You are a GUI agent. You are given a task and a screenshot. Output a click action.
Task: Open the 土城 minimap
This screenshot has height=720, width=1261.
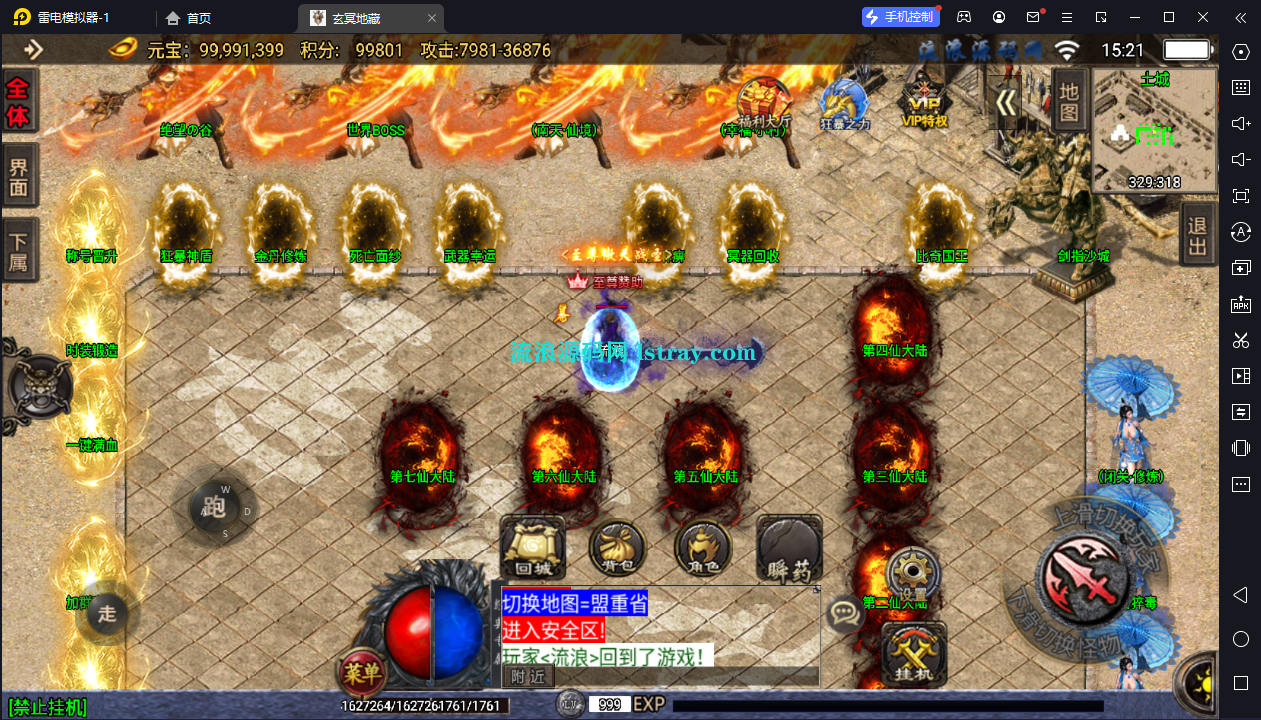tap(1155, 130)
